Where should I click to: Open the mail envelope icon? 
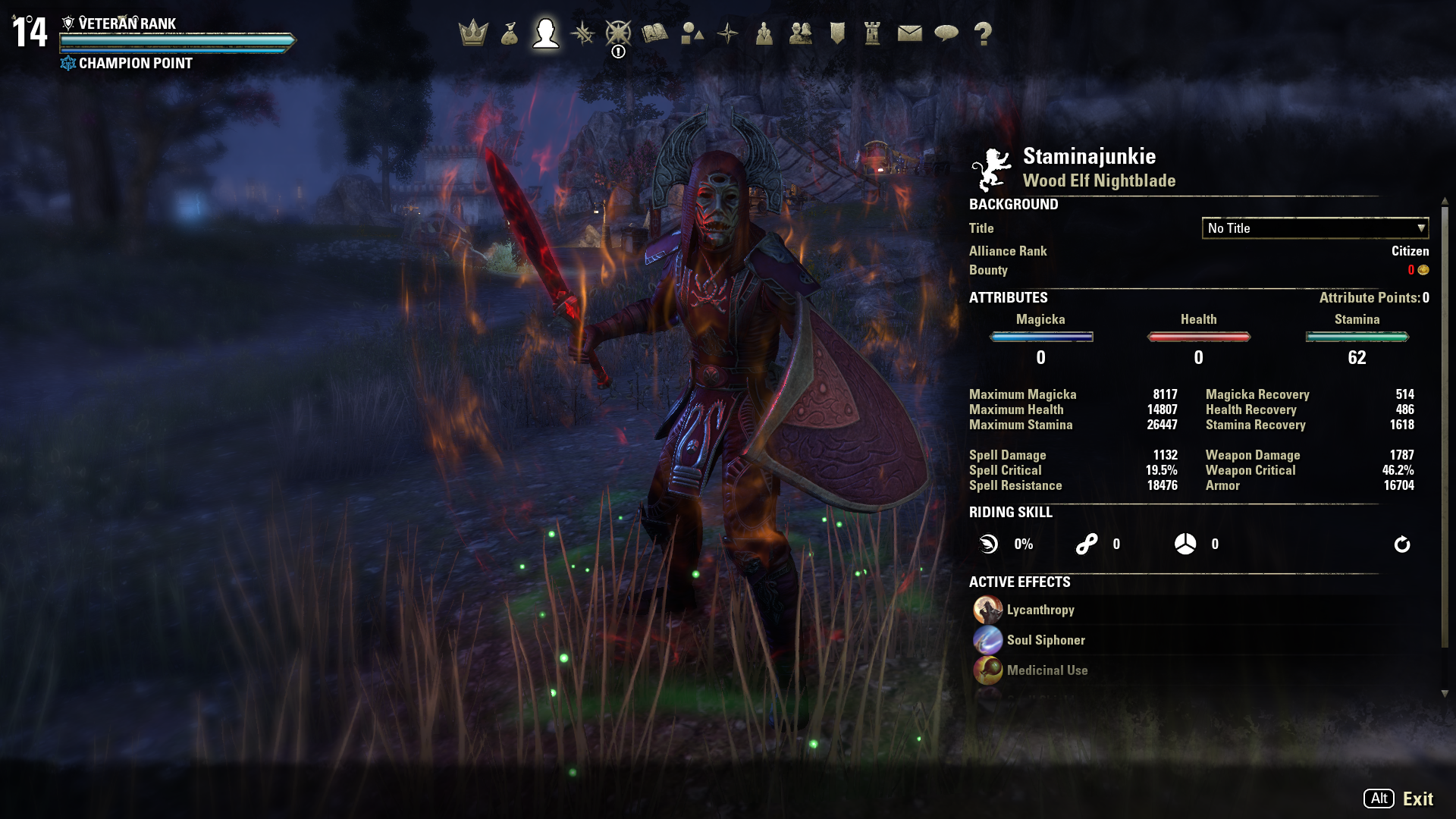point(909,33)
